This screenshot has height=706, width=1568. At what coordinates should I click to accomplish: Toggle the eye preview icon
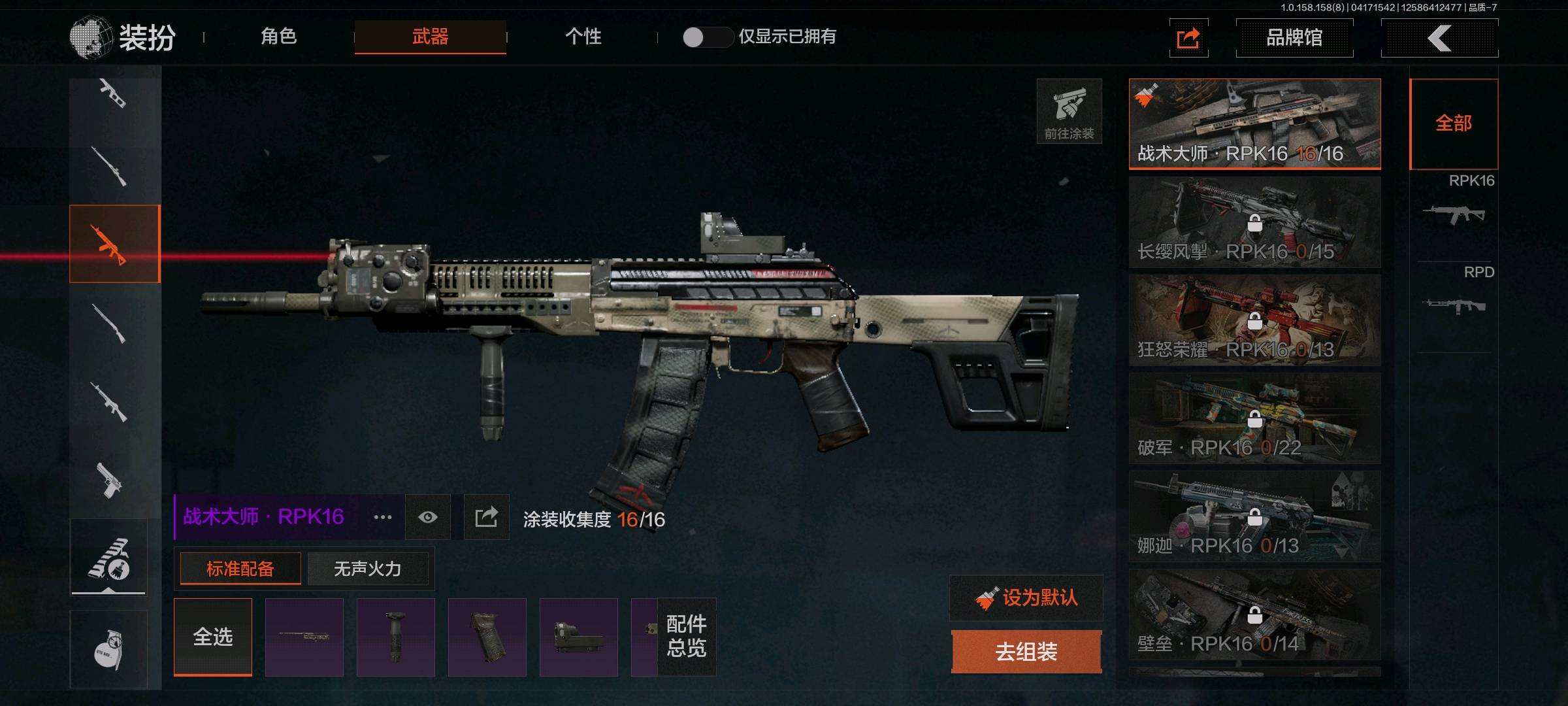tap(428, 517)
